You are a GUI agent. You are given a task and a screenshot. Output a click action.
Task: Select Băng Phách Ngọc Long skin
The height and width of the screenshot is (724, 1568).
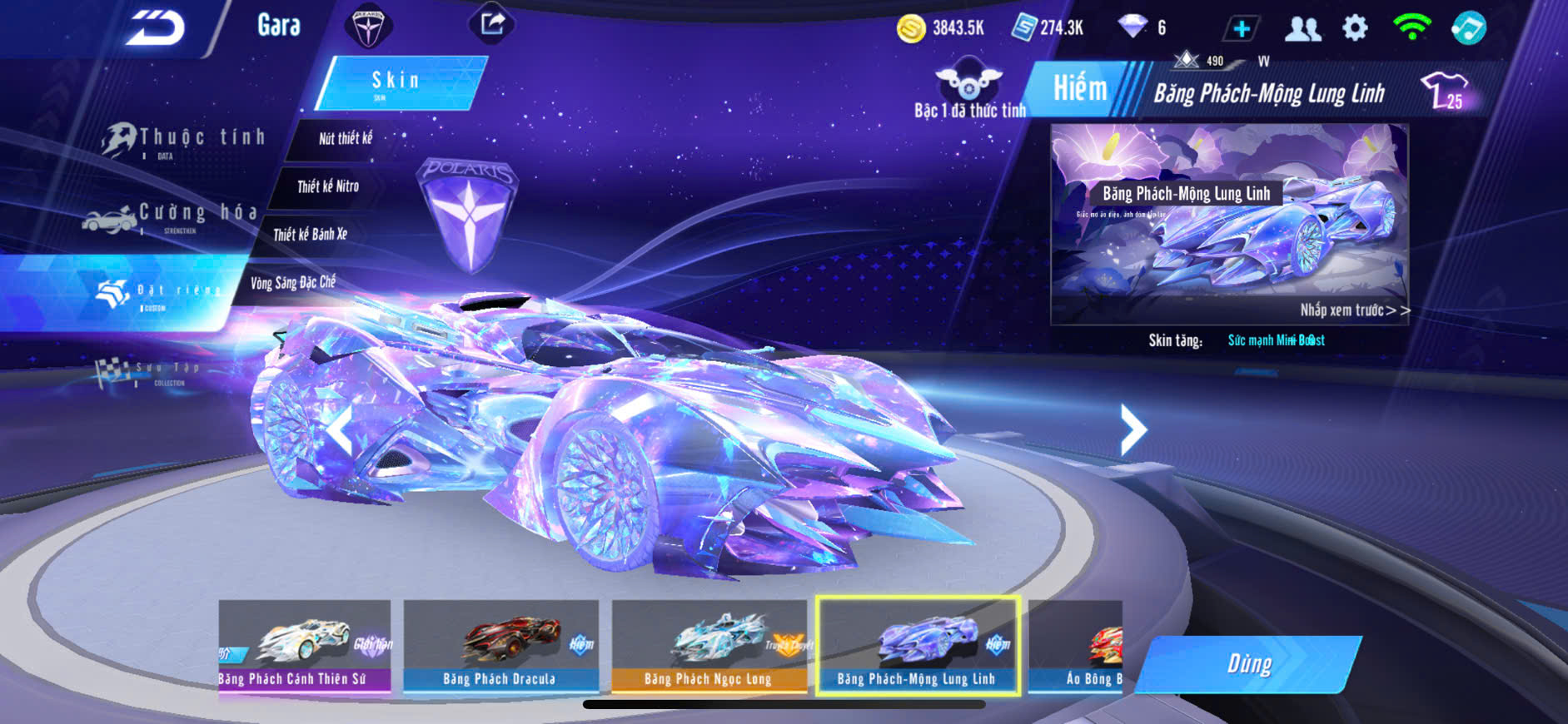(x=709, y=646)
